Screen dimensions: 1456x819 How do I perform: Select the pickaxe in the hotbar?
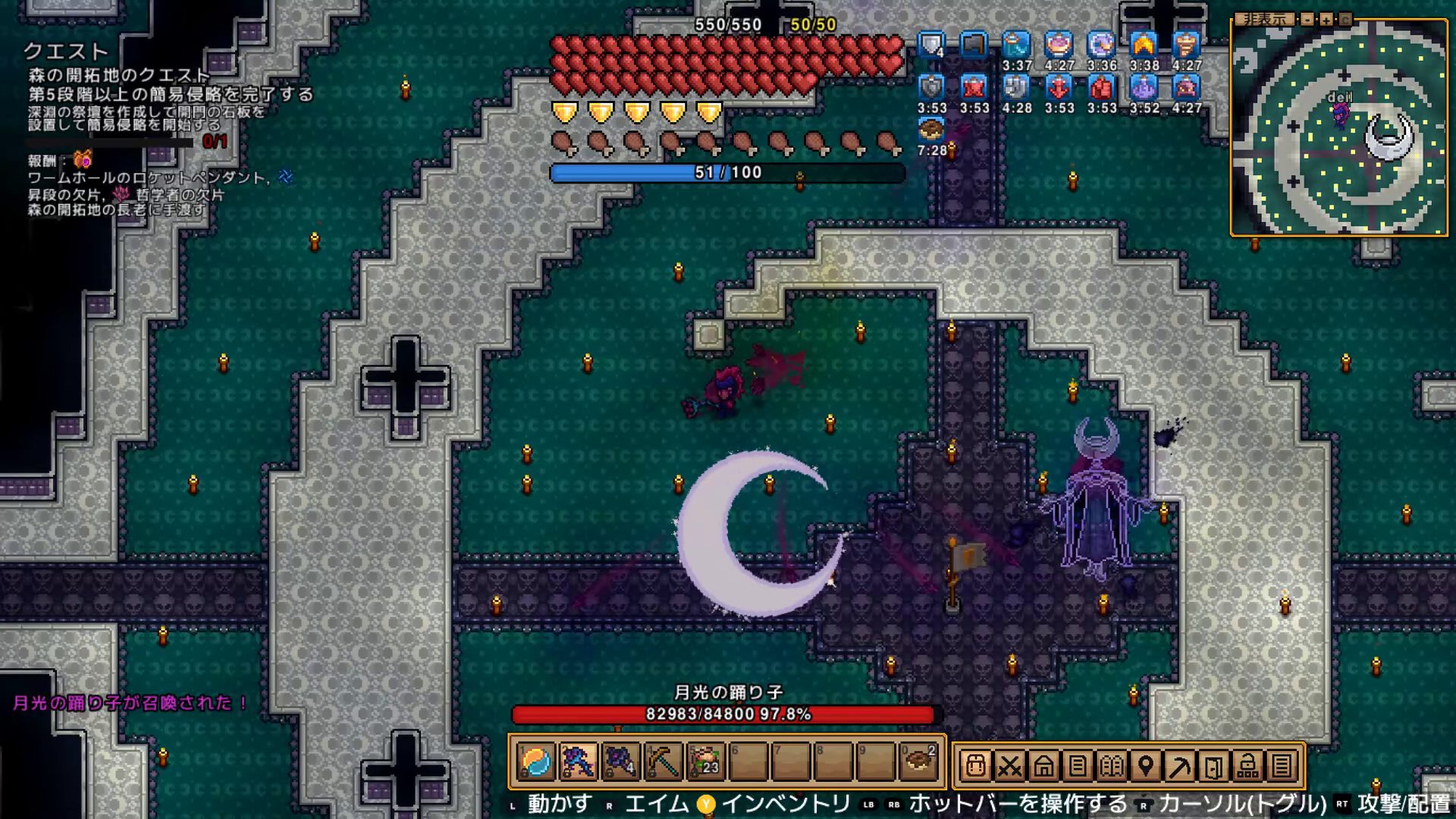coord(663,761)
